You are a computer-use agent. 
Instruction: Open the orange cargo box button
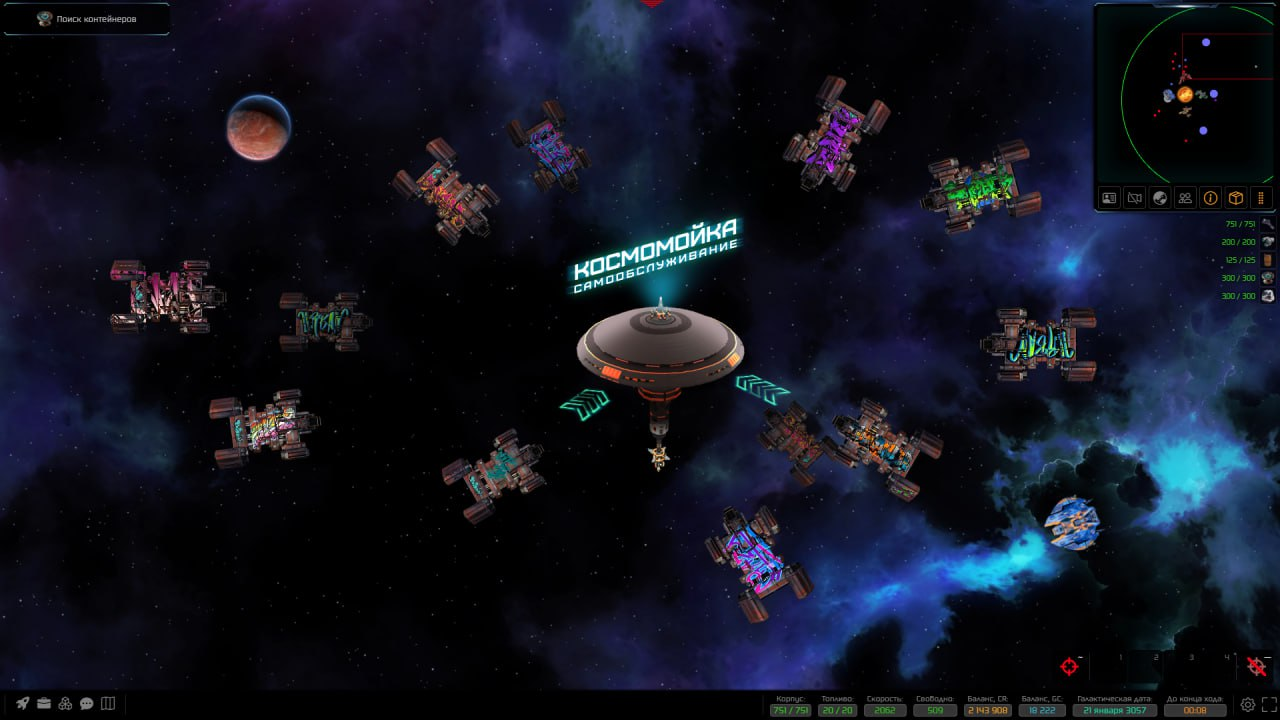[1236, 198]
